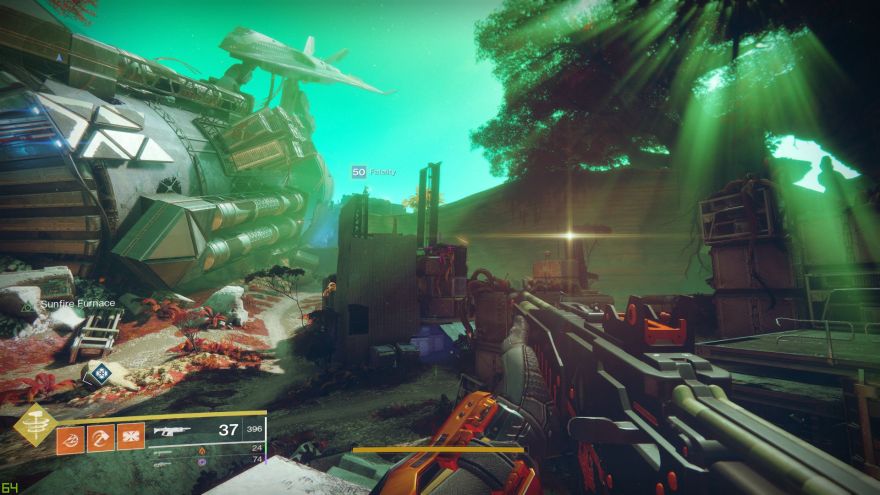The width and height of the screenshot is (880, 495).
Task: Select the orange grenade ability icon
Action: click(x=70, y=438)
